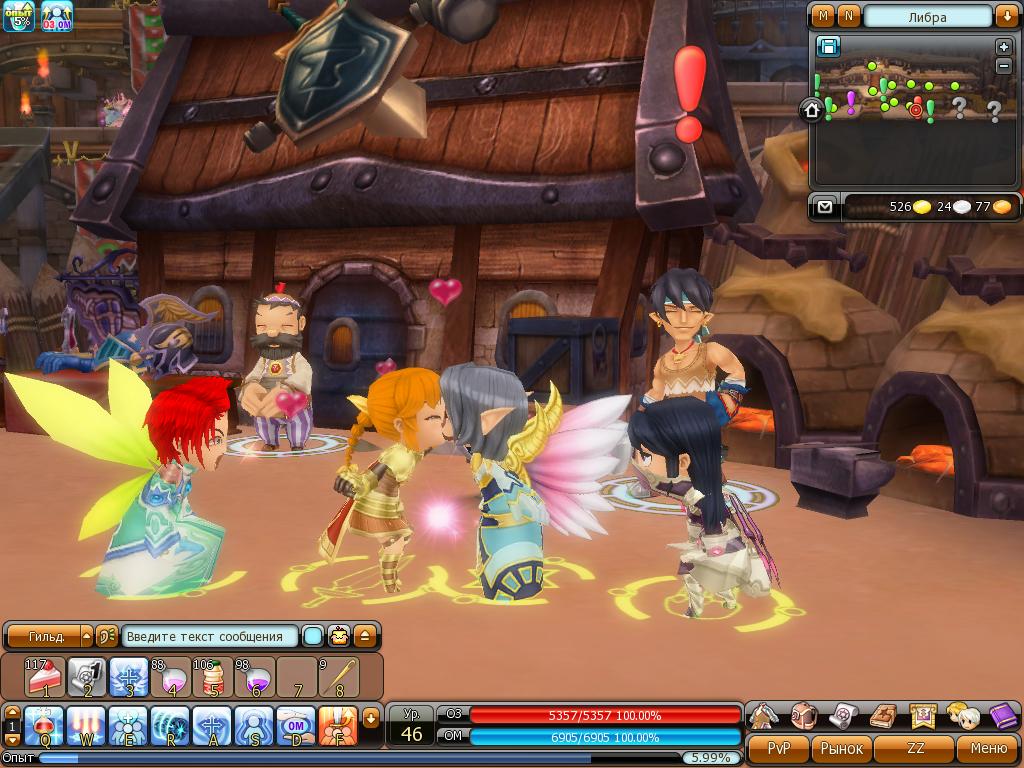
Task: Click the ZZ button
Action: [915, 748]
